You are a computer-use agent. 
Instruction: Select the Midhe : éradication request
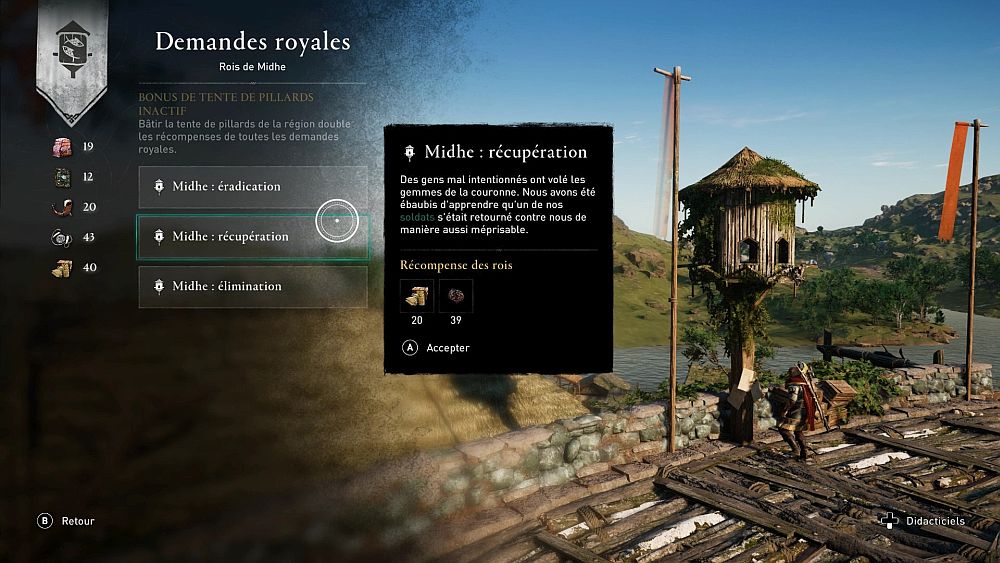pos(252,187)
